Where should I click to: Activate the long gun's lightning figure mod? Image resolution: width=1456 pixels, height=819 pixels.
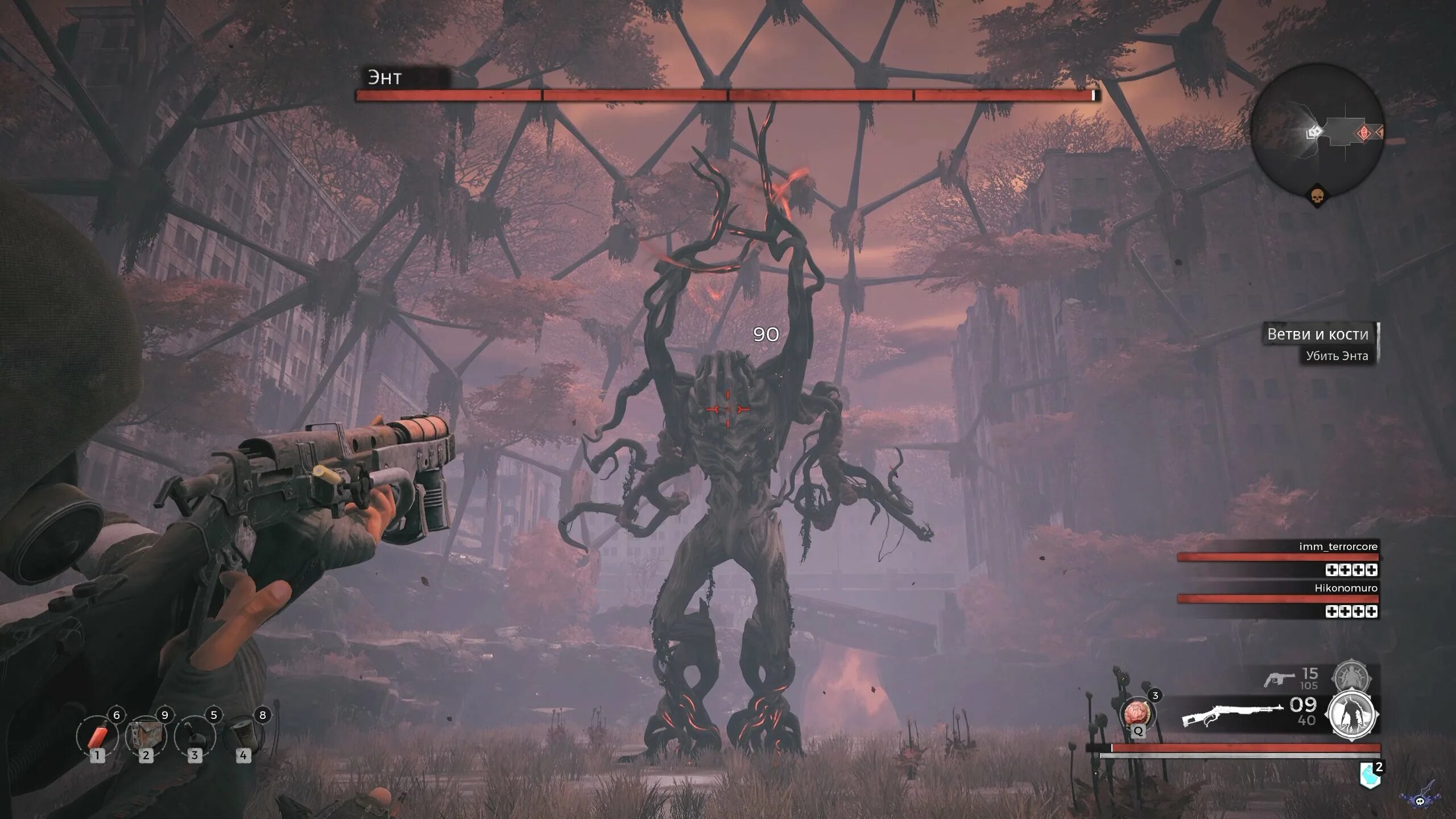tap(1352, 715)
